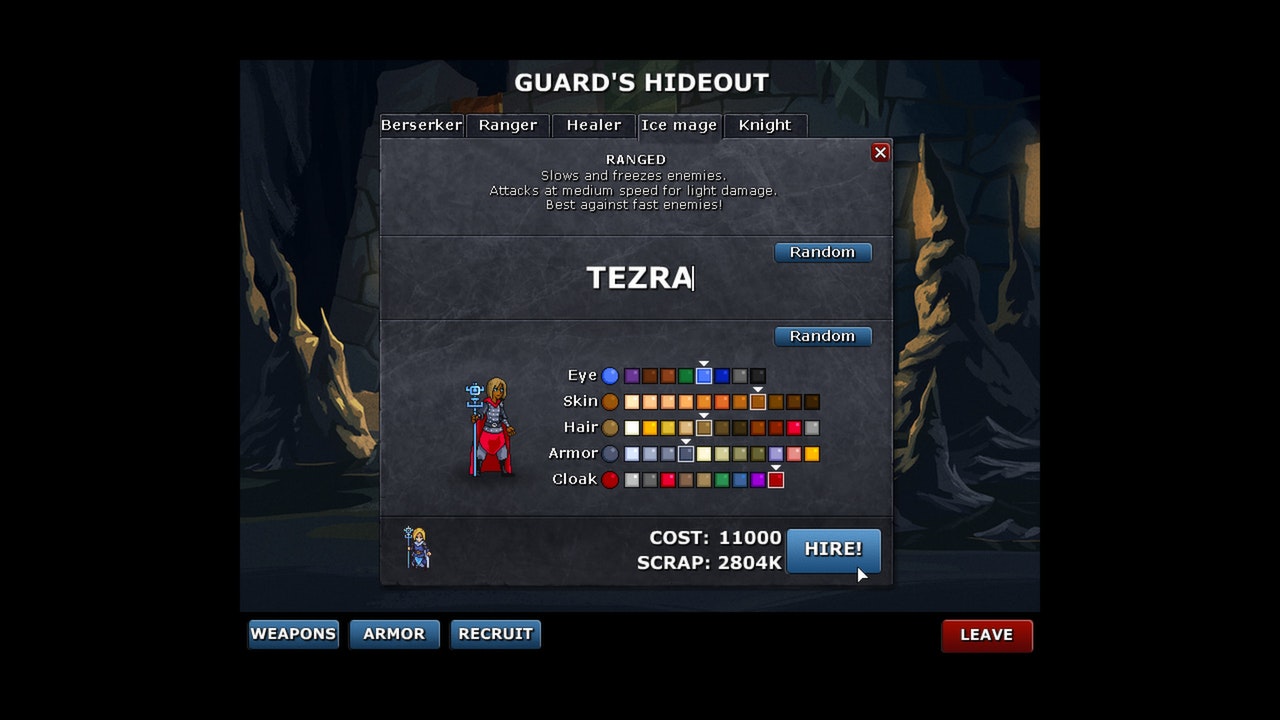Close the hire panel with the red X

[x=880, y=152]
